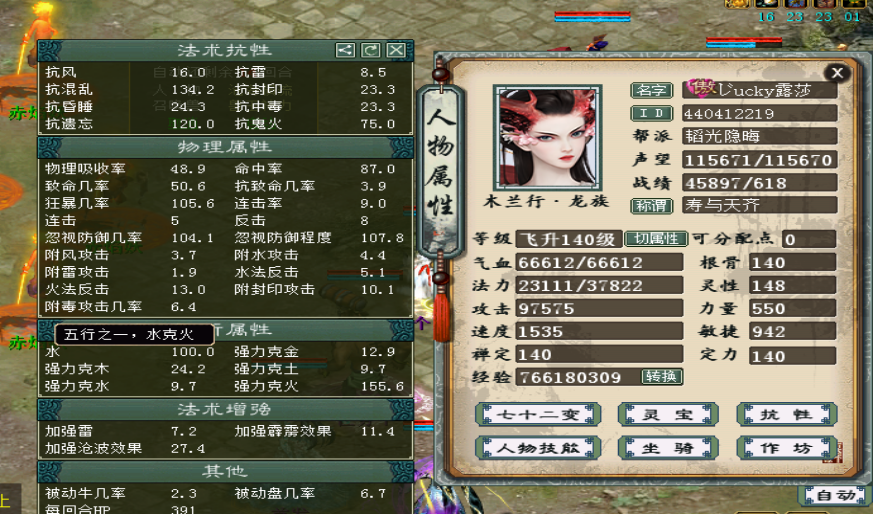The image size is (874, 515).
Task: Open the 七十二变 transformation menu
Action: (x=538, y=414)
